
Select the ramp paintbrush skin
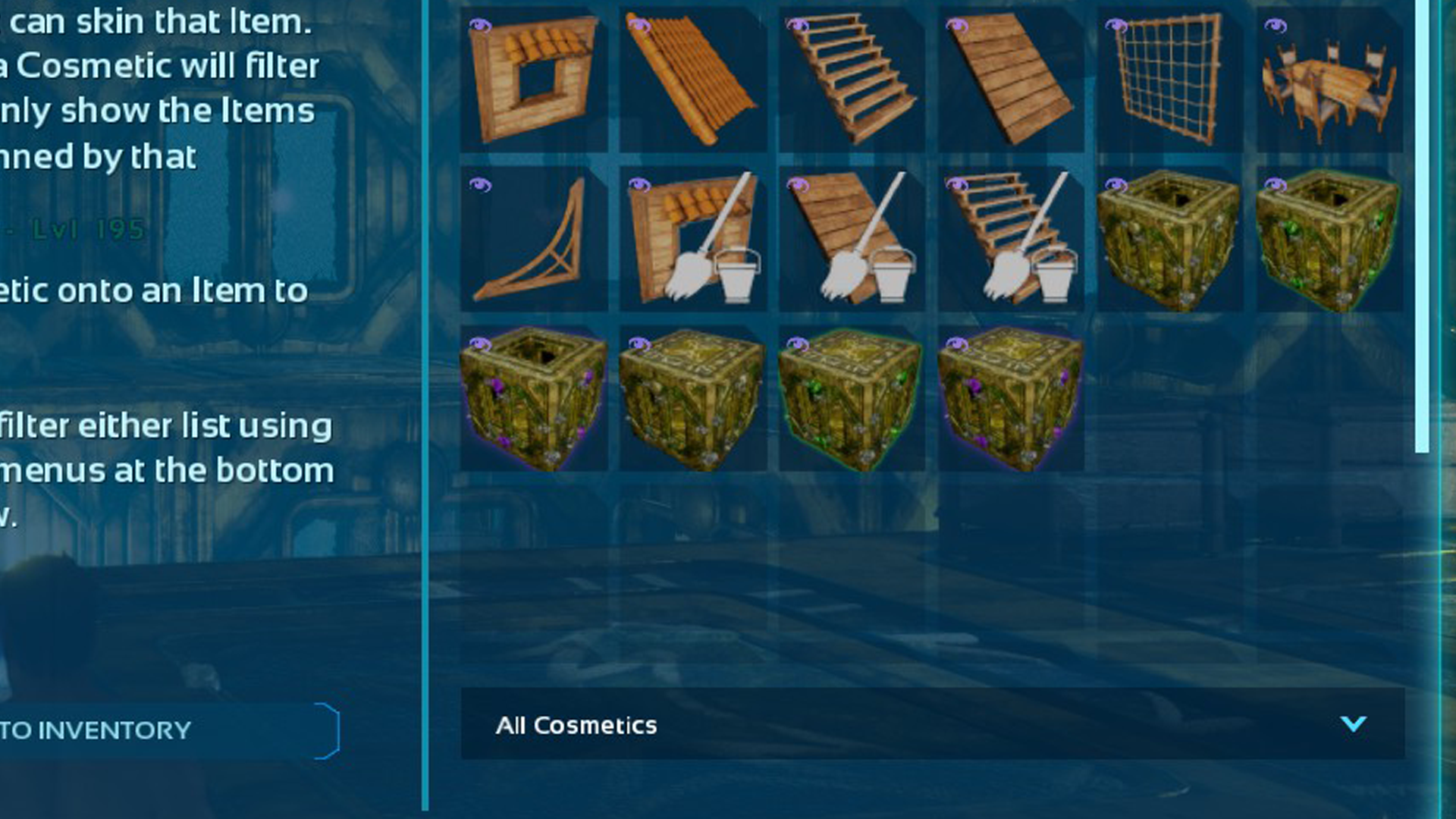click(x=857, y=243)
